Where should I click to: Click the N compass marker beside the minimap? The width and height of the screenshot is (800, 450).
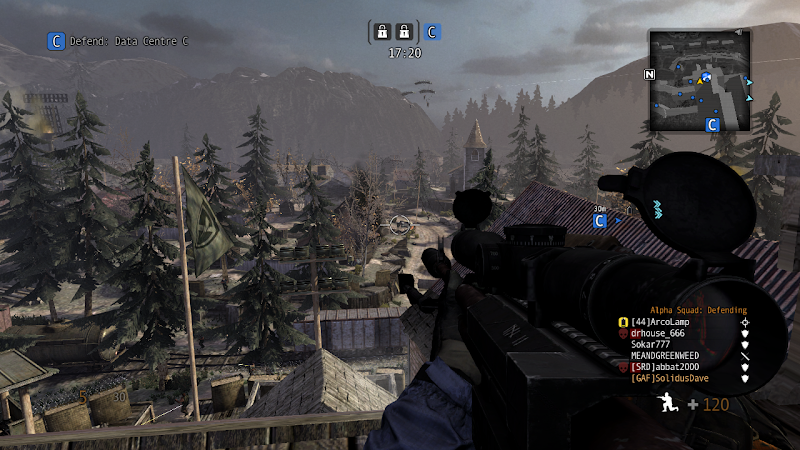[649, 74]
